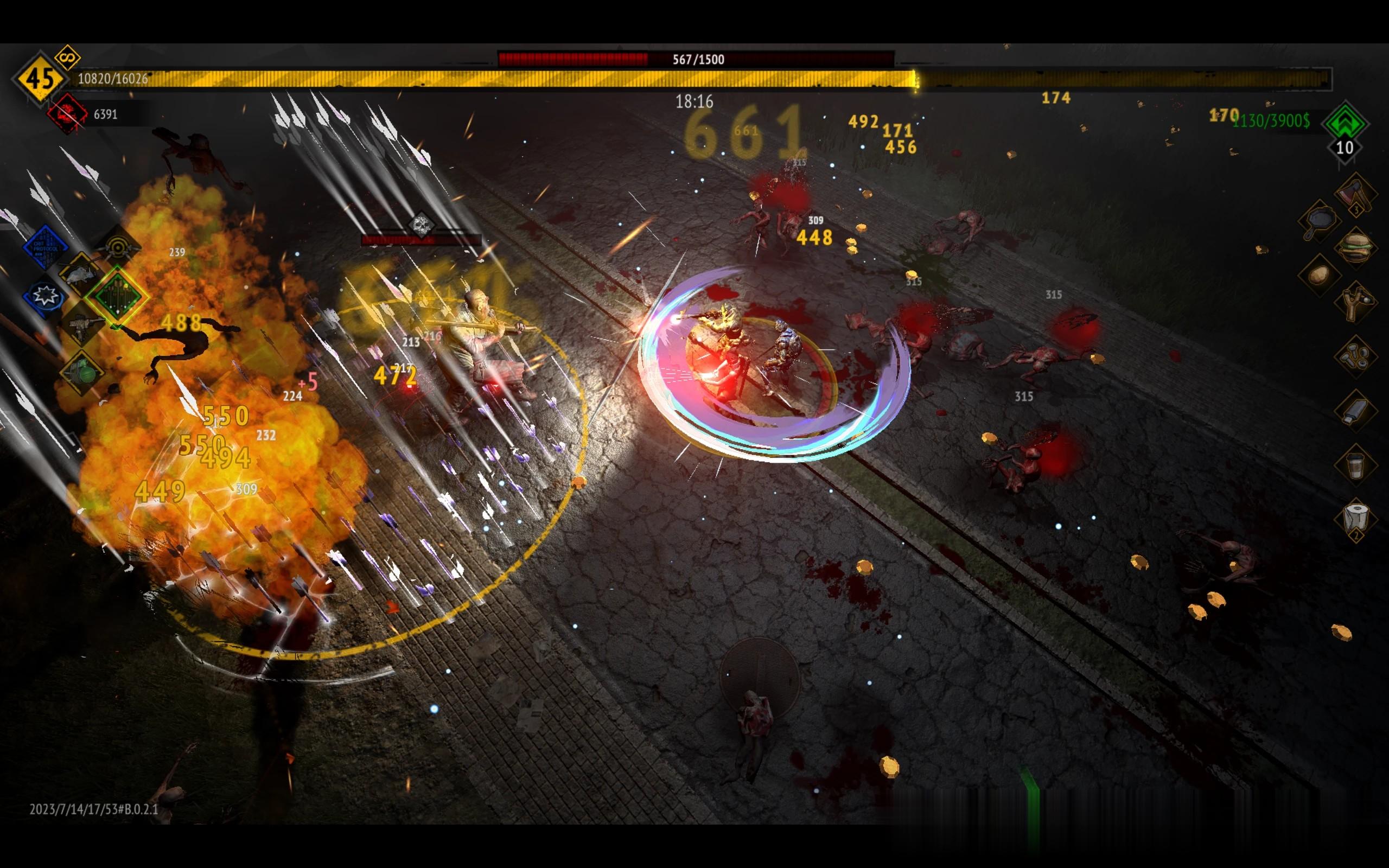Activate the rat ability icon
Screen dimensions: 1389x868
pyautogui.click(x=80, y=275)
